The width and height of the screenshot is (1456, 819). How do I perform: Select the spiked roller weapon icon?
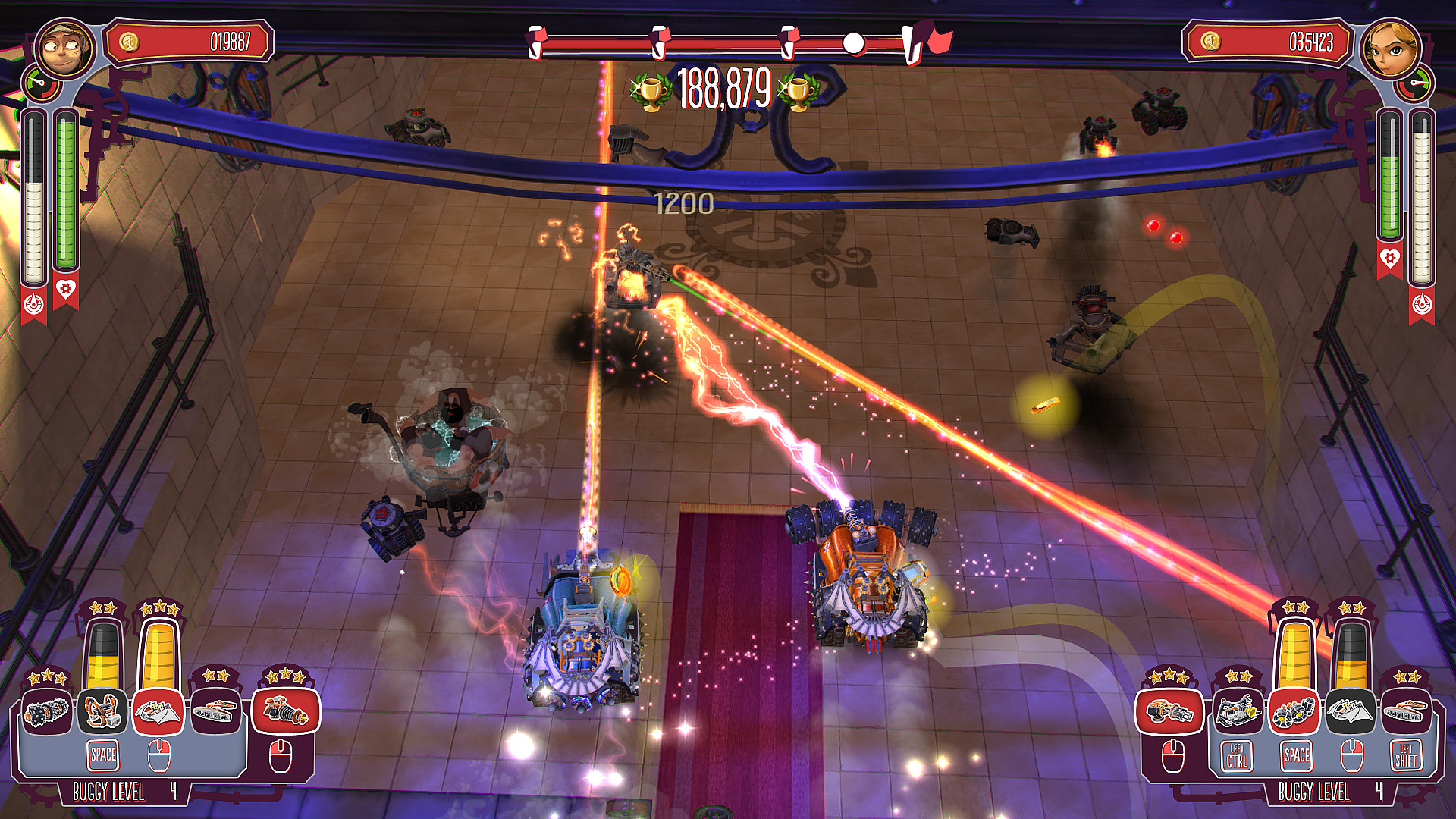pyautogui.click(x=47, y=713)
